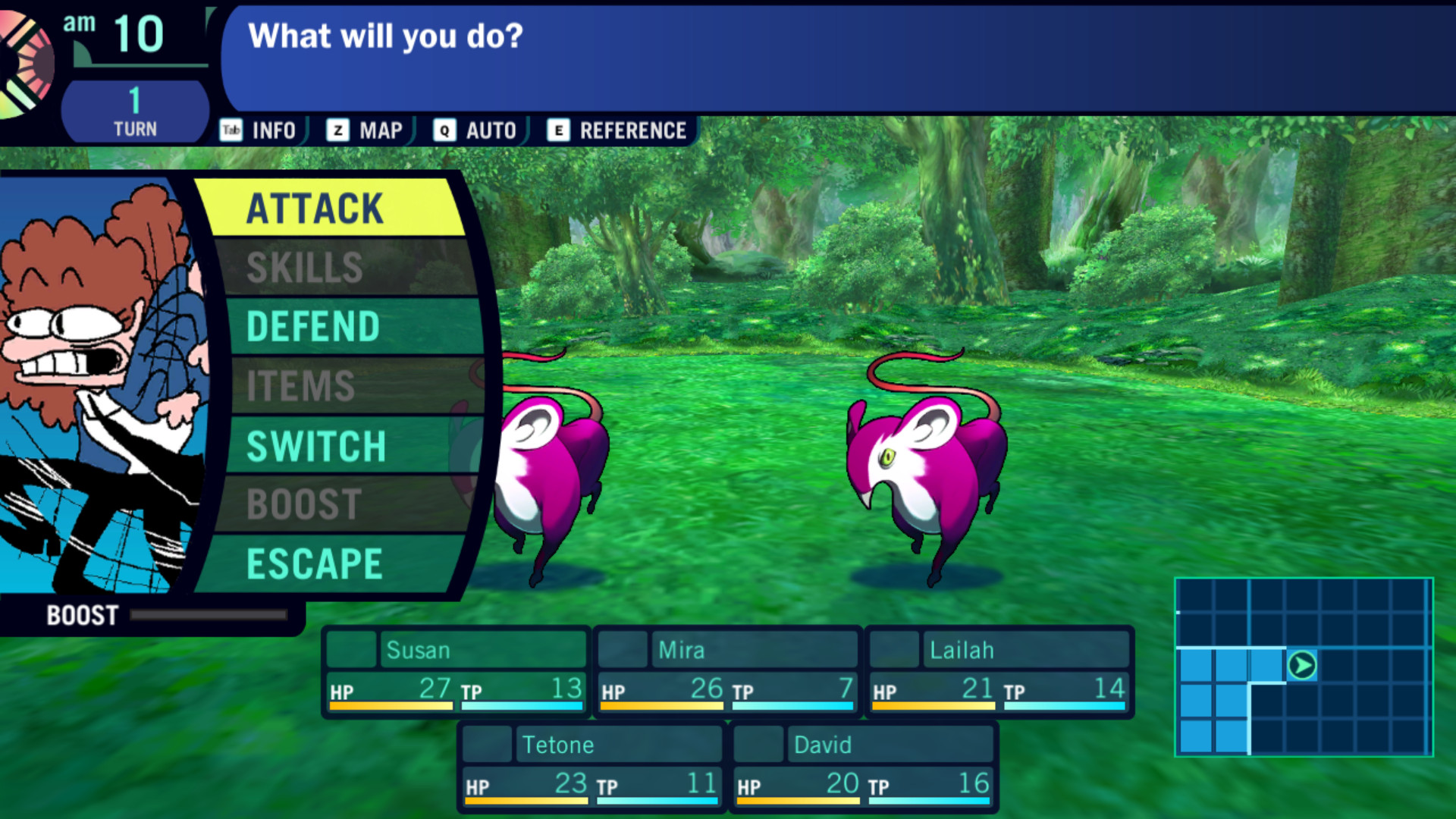Image resolution: width=1456 pixels, height=819 pixels.
Task: Switch party formation with SWITCH option
Action: 317,446
